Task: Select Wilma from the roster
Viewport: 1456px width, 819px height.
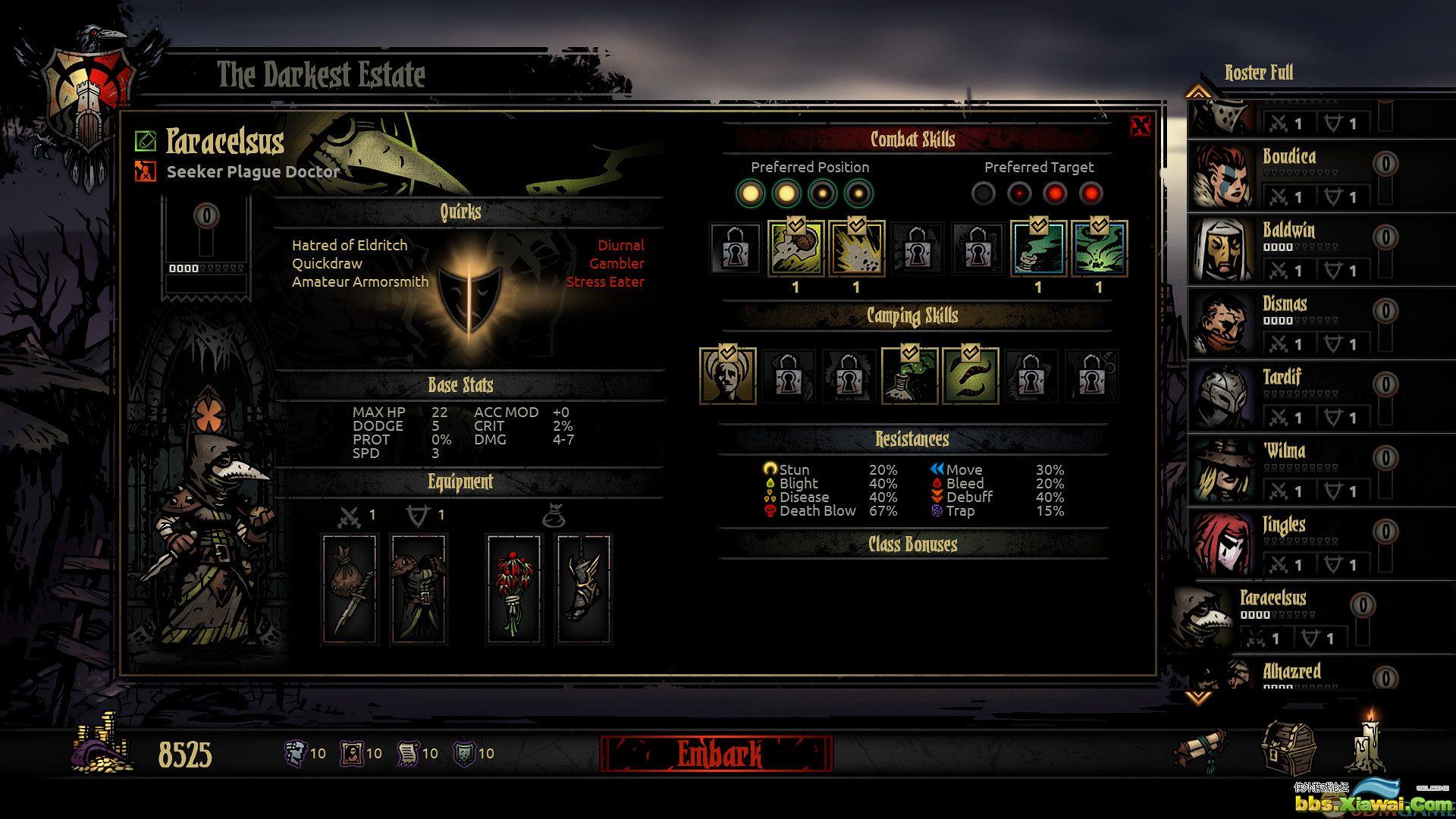Action: coord(1289,470)
